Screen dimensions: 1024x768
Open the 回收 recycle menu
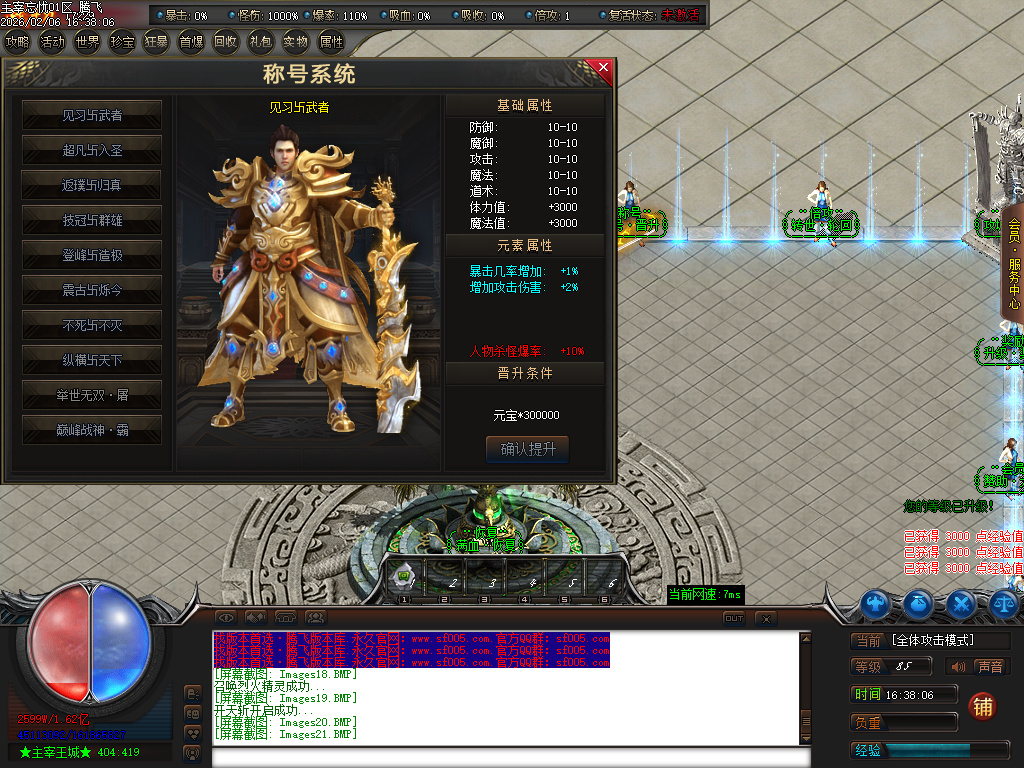coord(226,42)
